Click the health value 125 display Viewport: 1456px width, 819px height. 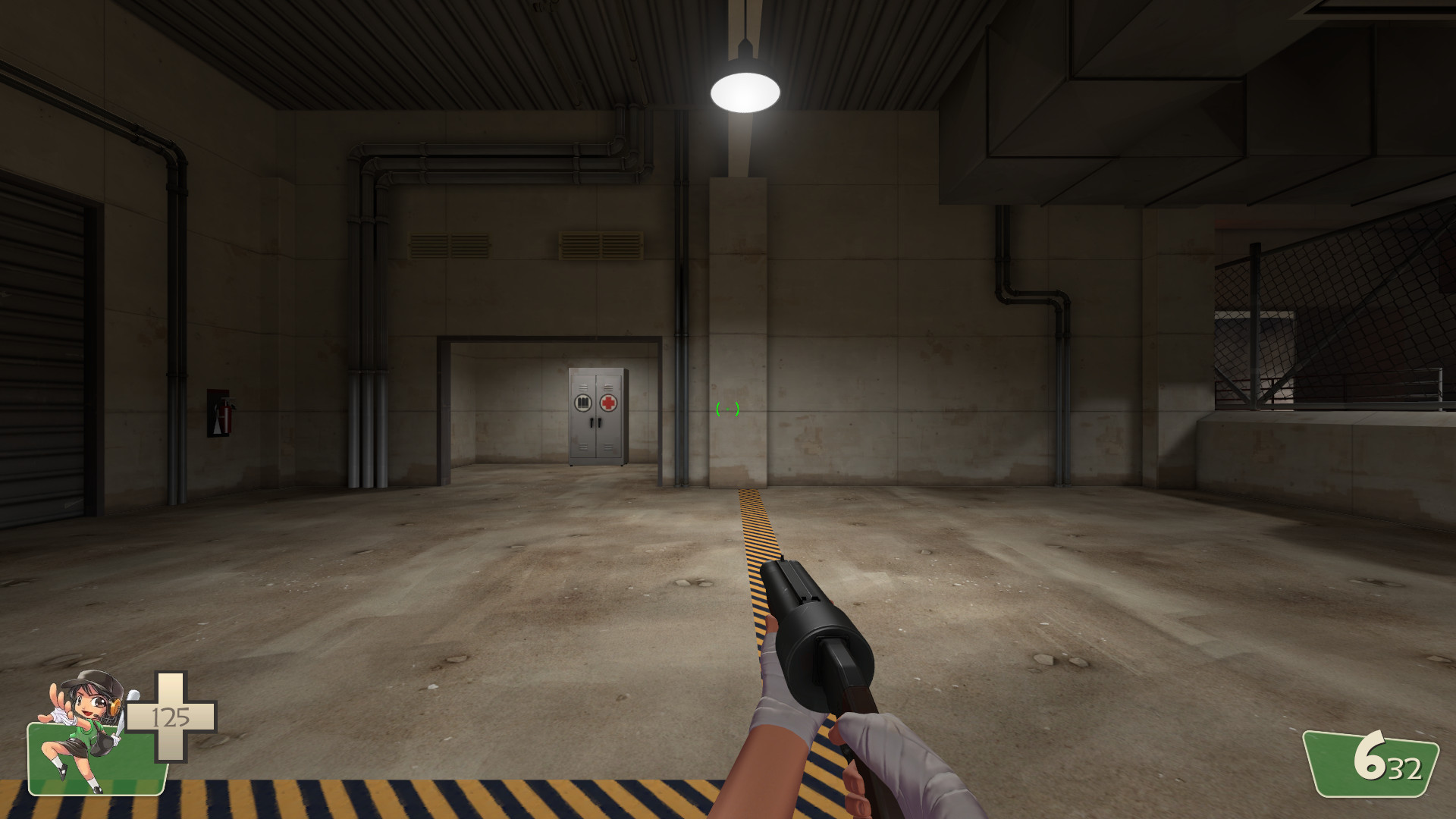click(x=173, y=717)
